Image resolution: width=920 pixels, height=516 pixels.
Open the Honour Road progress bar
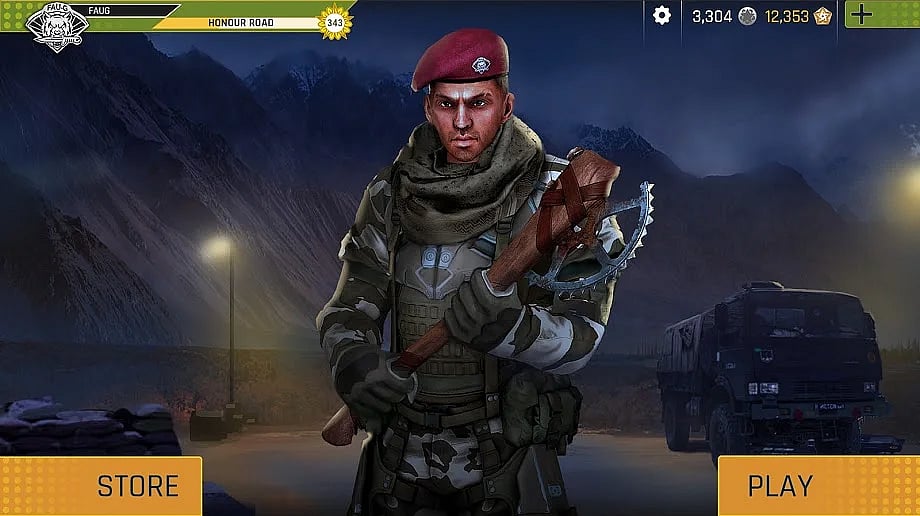pyautogui.click(x=240, y=21)
